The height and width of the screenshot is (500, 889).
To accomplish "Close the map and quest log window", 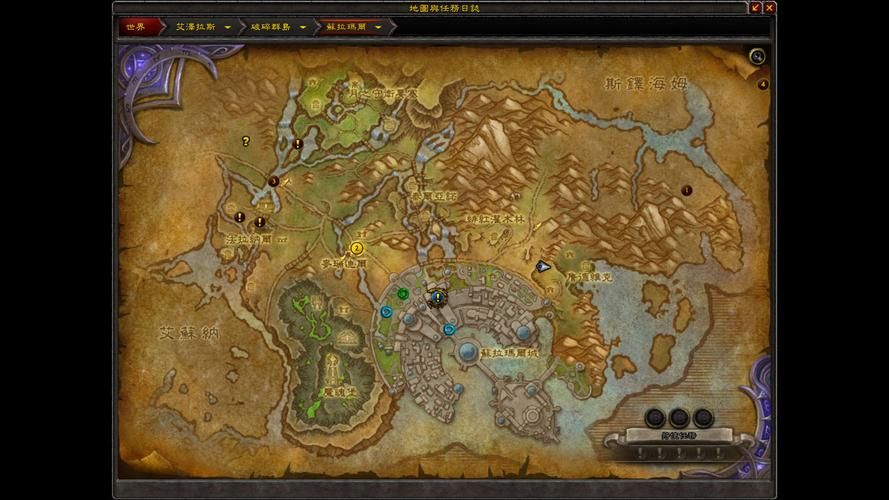I will click(x=770, y=7).
